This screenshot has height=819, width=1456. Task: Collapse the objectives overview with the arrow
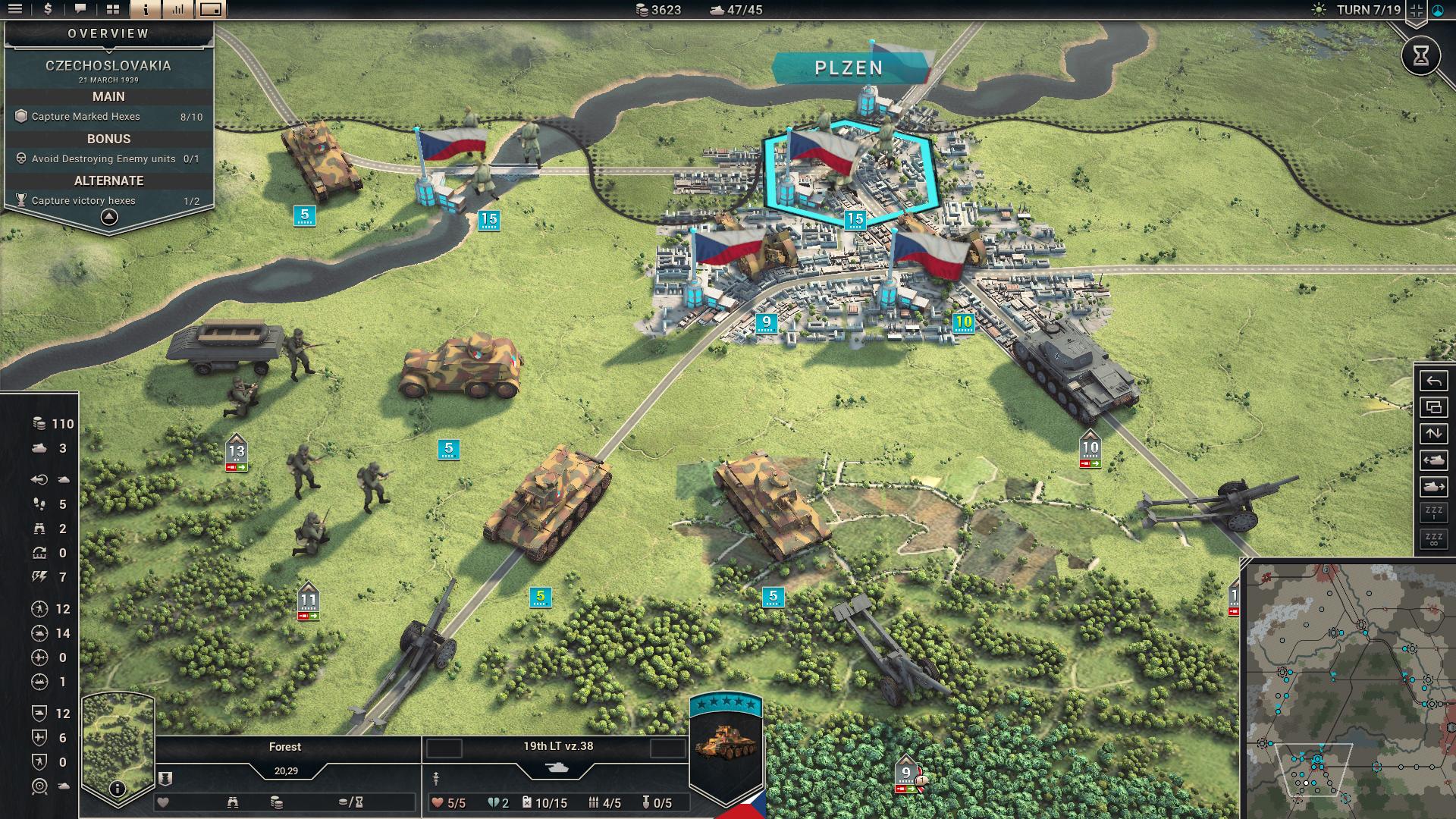pyautogui.click(x=109, y=217)
